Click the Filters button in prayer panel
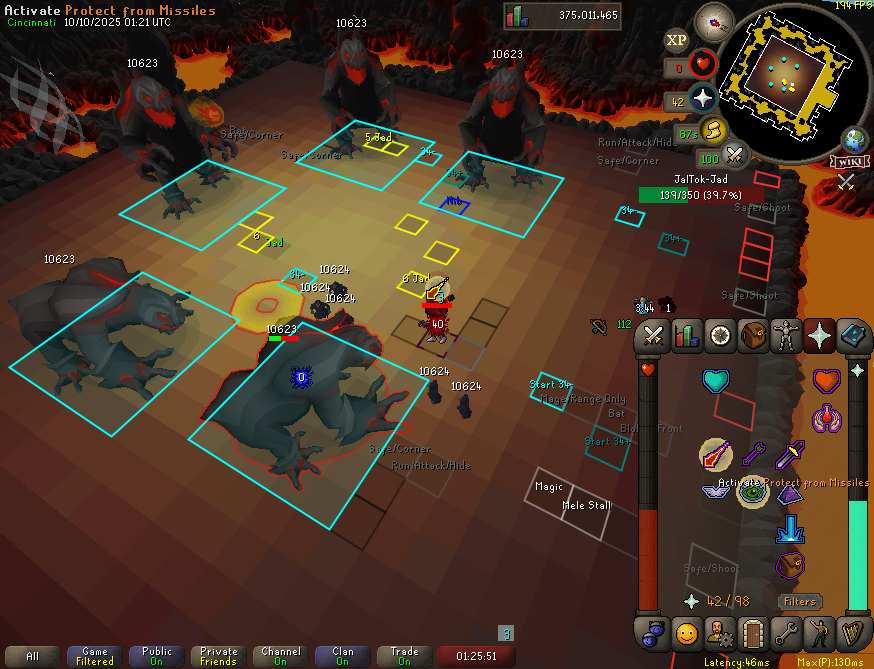The width and height of the screenshot is (874, 669). click(x=800, y=602)
